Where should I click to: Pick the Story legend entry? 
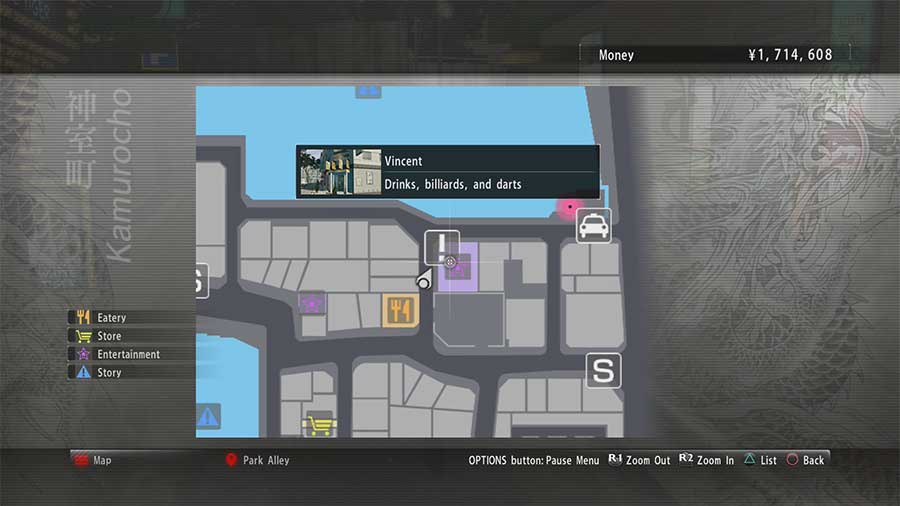click(108, 372)
